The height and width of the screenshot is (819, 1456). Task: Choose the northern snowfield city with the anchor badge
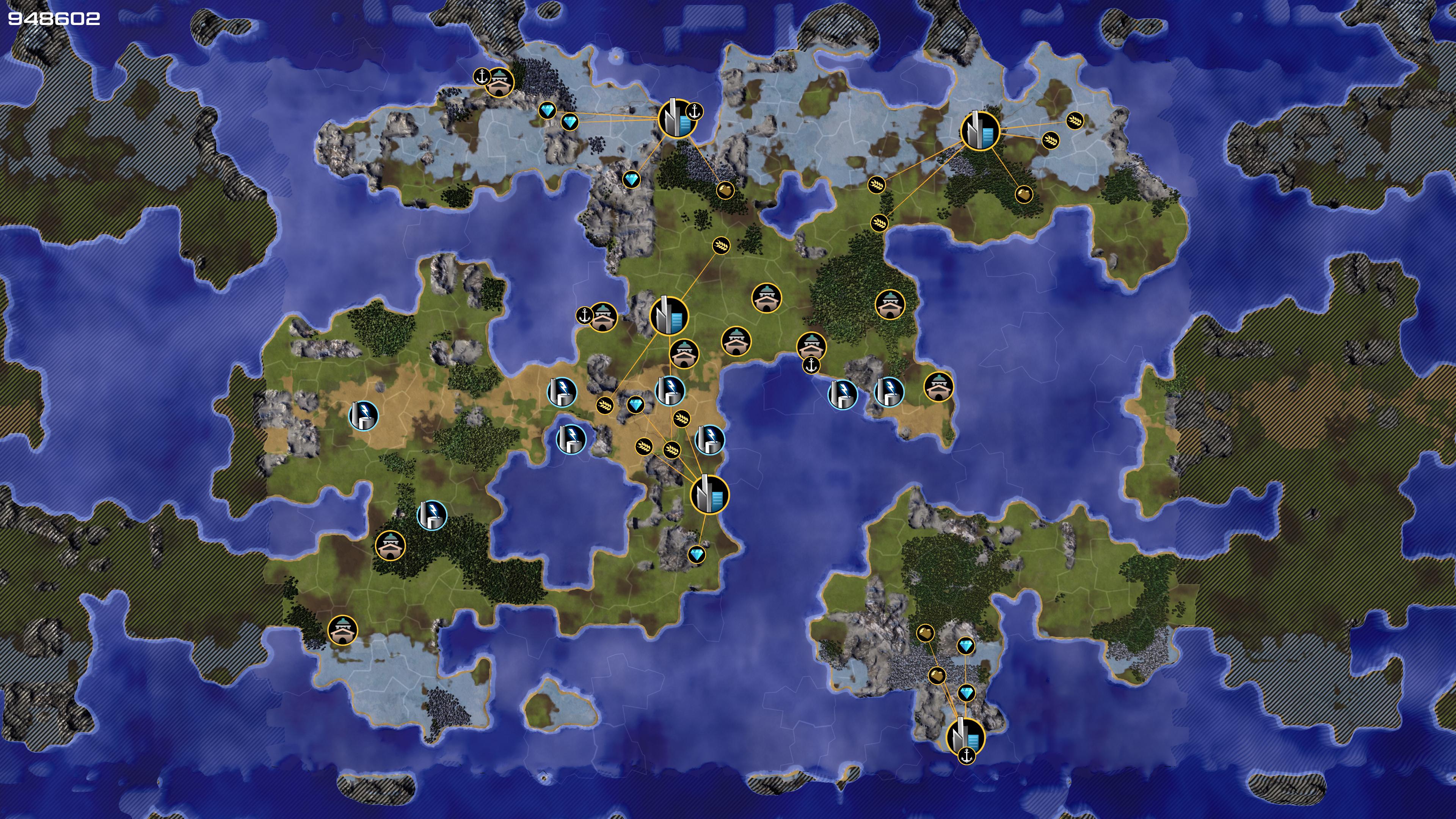[x=676, y=119]
